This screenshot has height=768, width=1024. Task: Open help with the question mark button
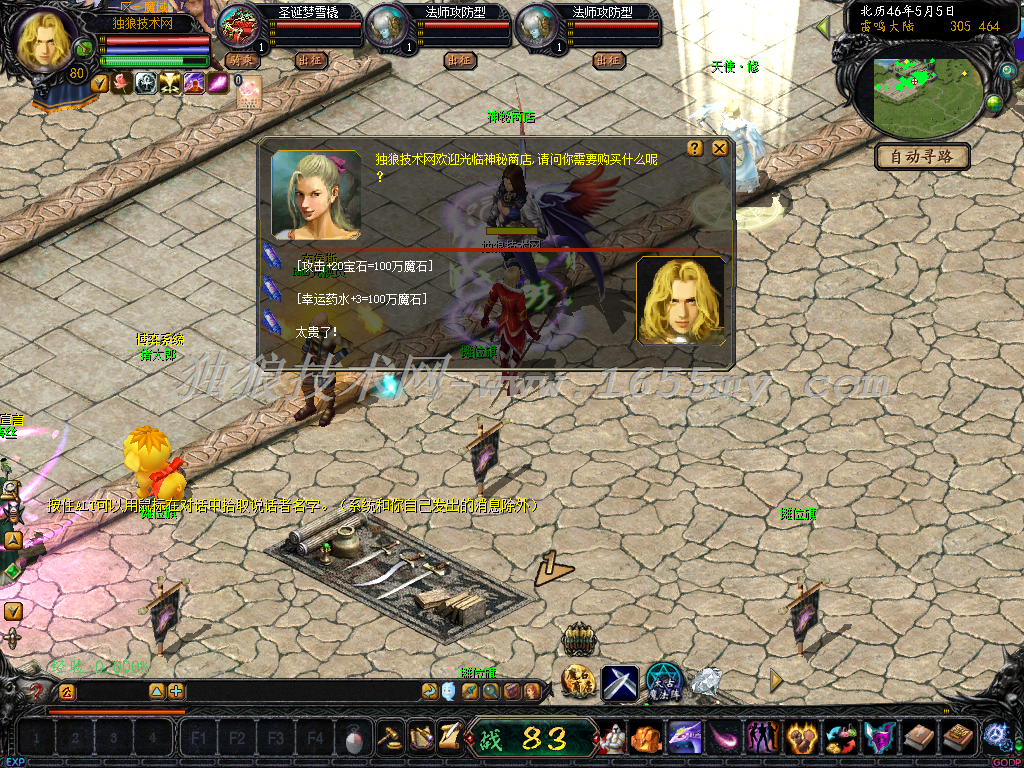point(695,148)
